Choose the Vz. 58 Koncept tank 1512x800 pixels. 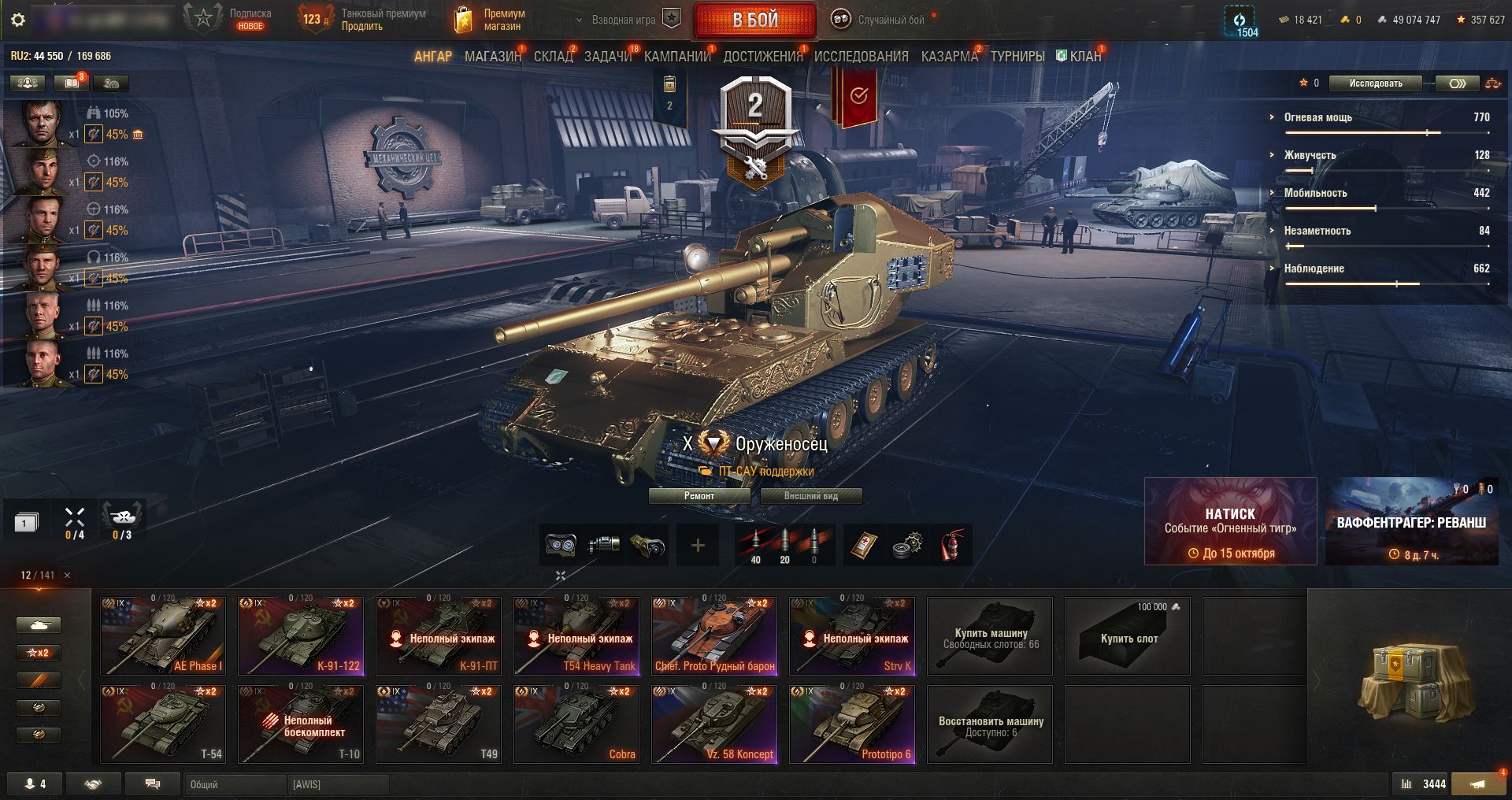point(714,724)
